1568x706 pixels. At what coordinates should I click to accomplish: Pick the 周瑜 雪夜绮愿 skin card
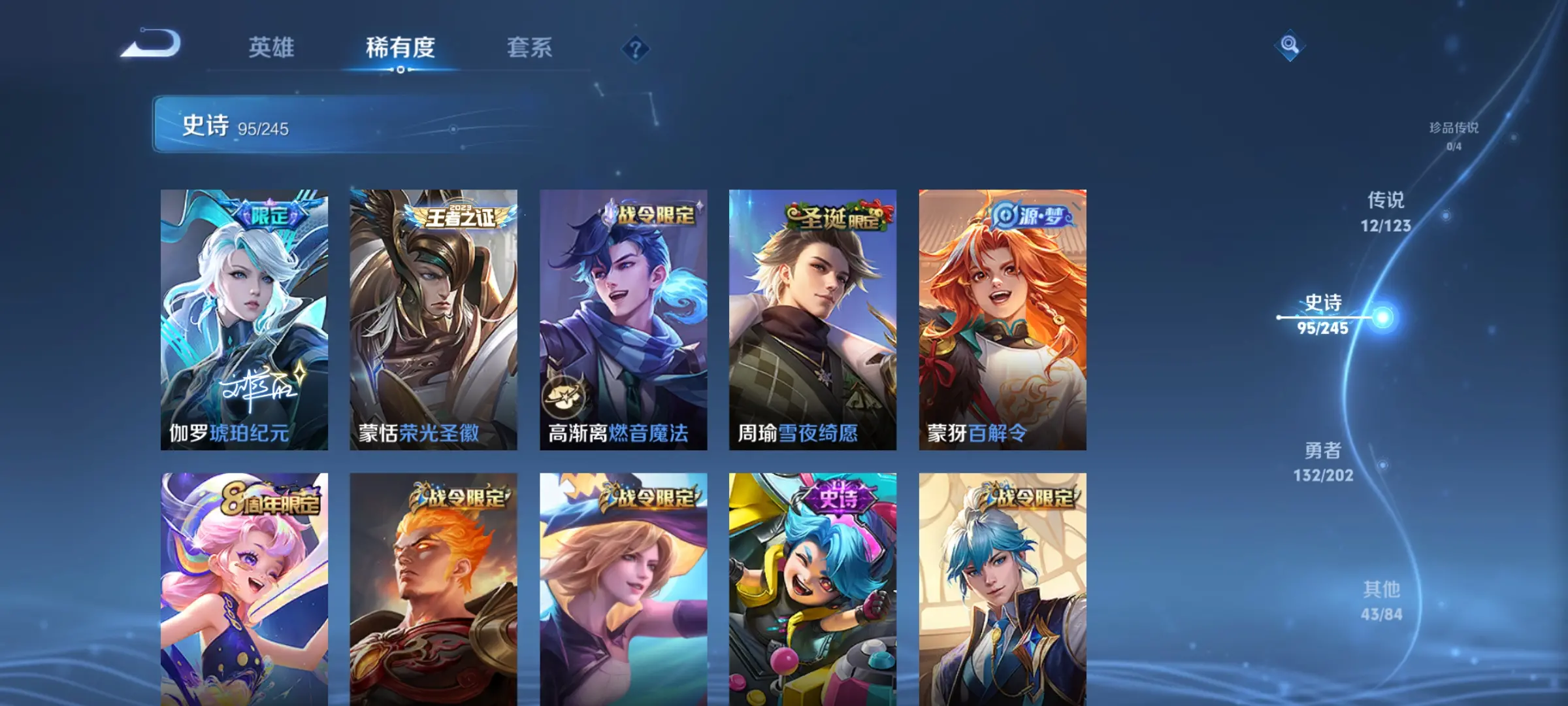tap(813, 319)
